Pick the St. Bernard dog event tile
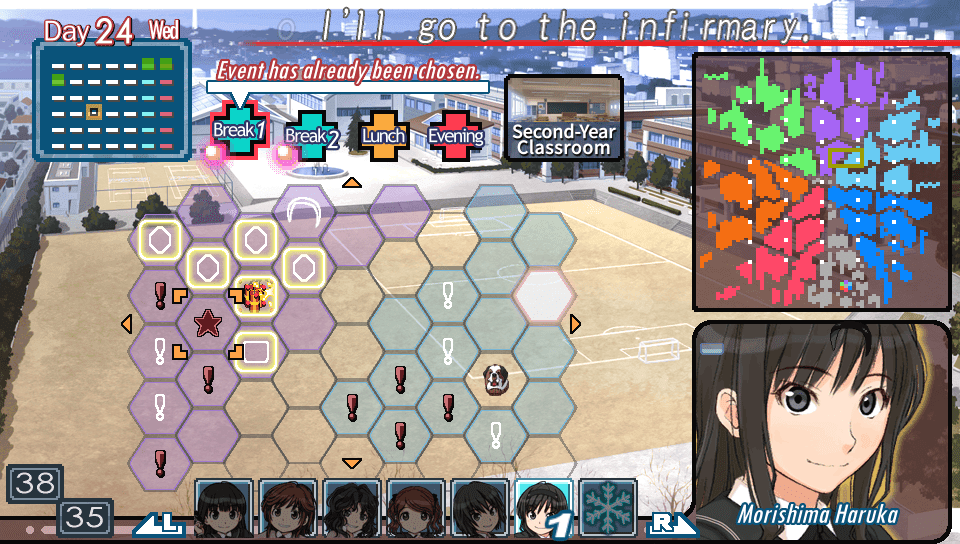Screen dimensions: 960x544 tap(496, 378)
